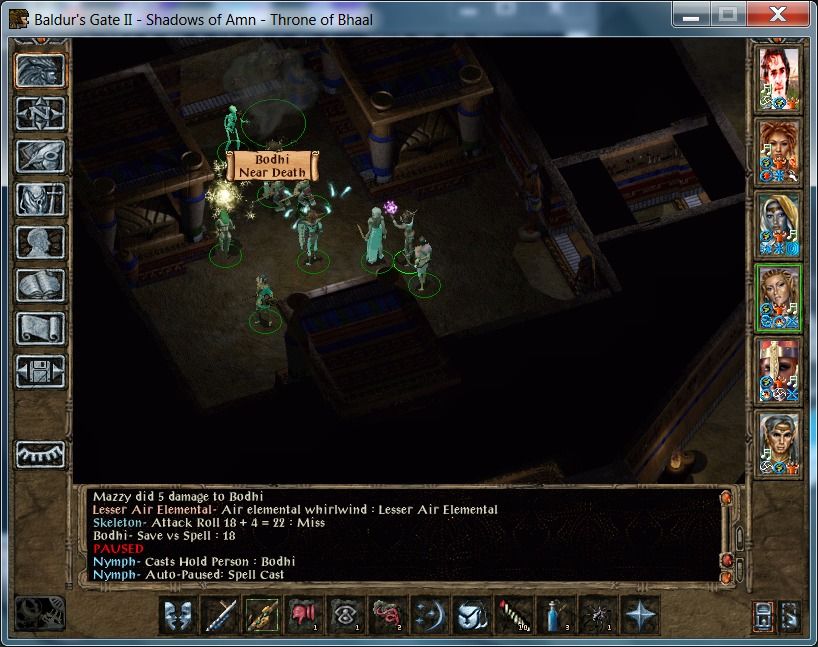818x647 pixels.
Task: Select the dark-haired man portrait at the top
Action: pyautogui.click(x=779, y=79)
